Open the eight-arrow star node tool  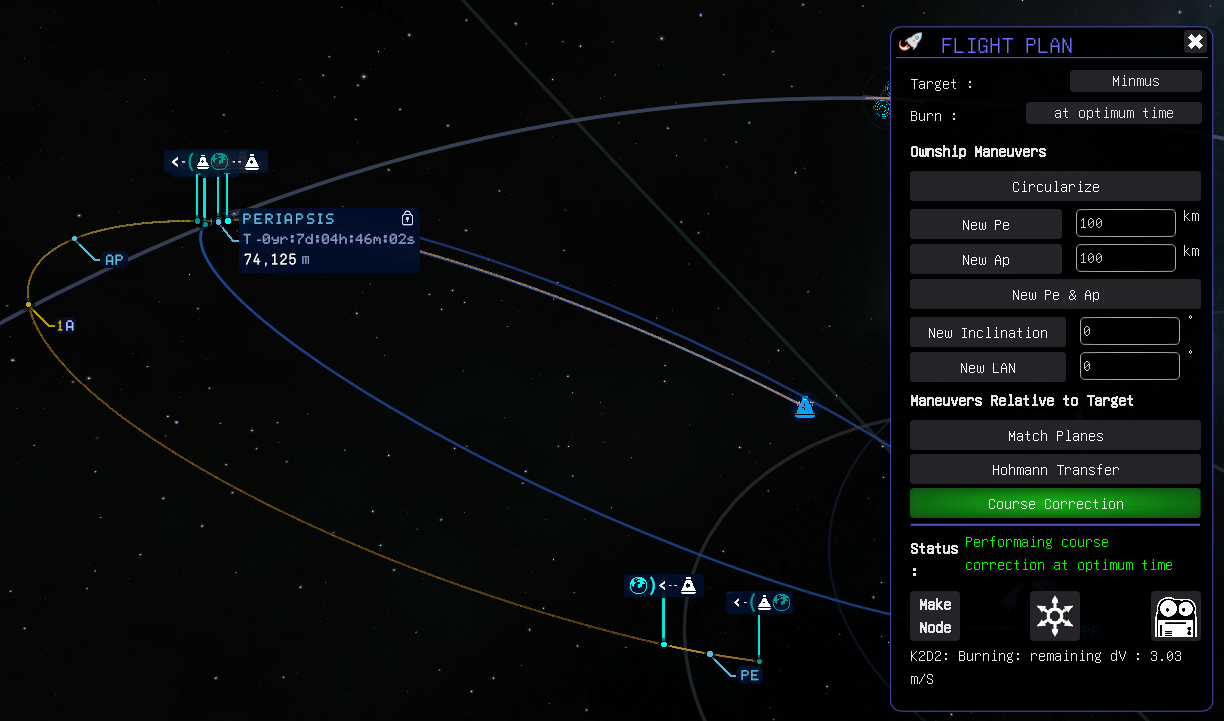coord(1055,615)
